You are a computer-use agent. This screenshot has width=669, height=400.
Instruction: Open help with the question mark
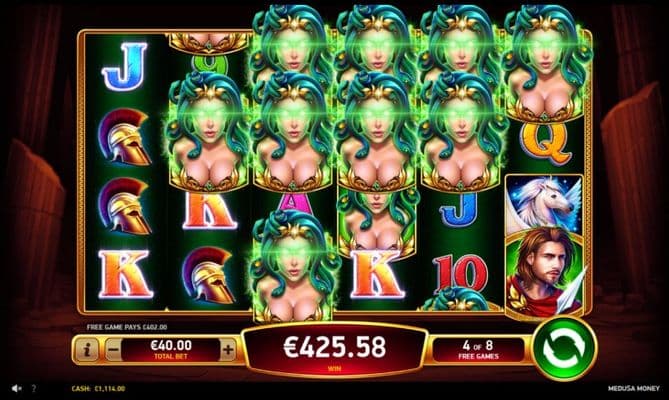click(x=33, y=388)
